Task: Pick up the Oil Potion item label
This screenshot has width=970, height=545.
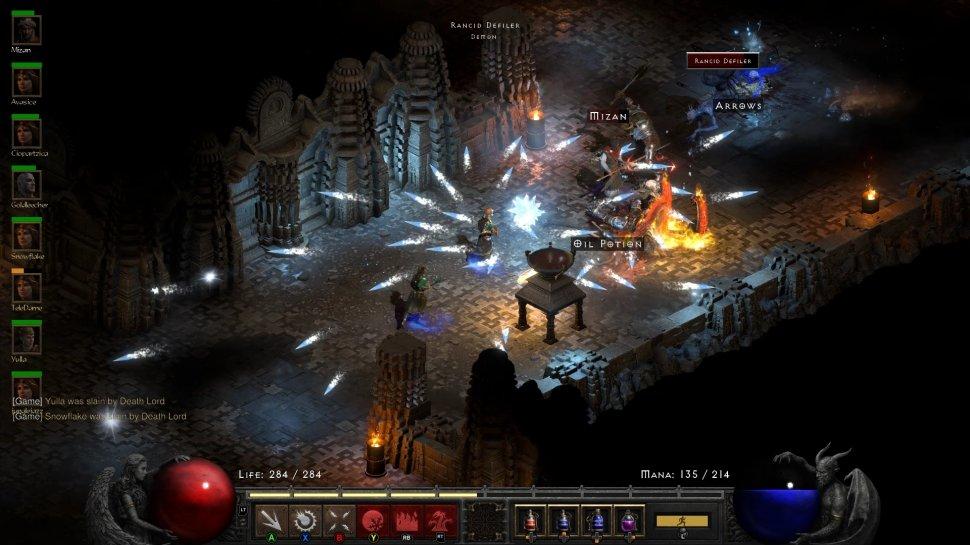Action: [608, 244]
